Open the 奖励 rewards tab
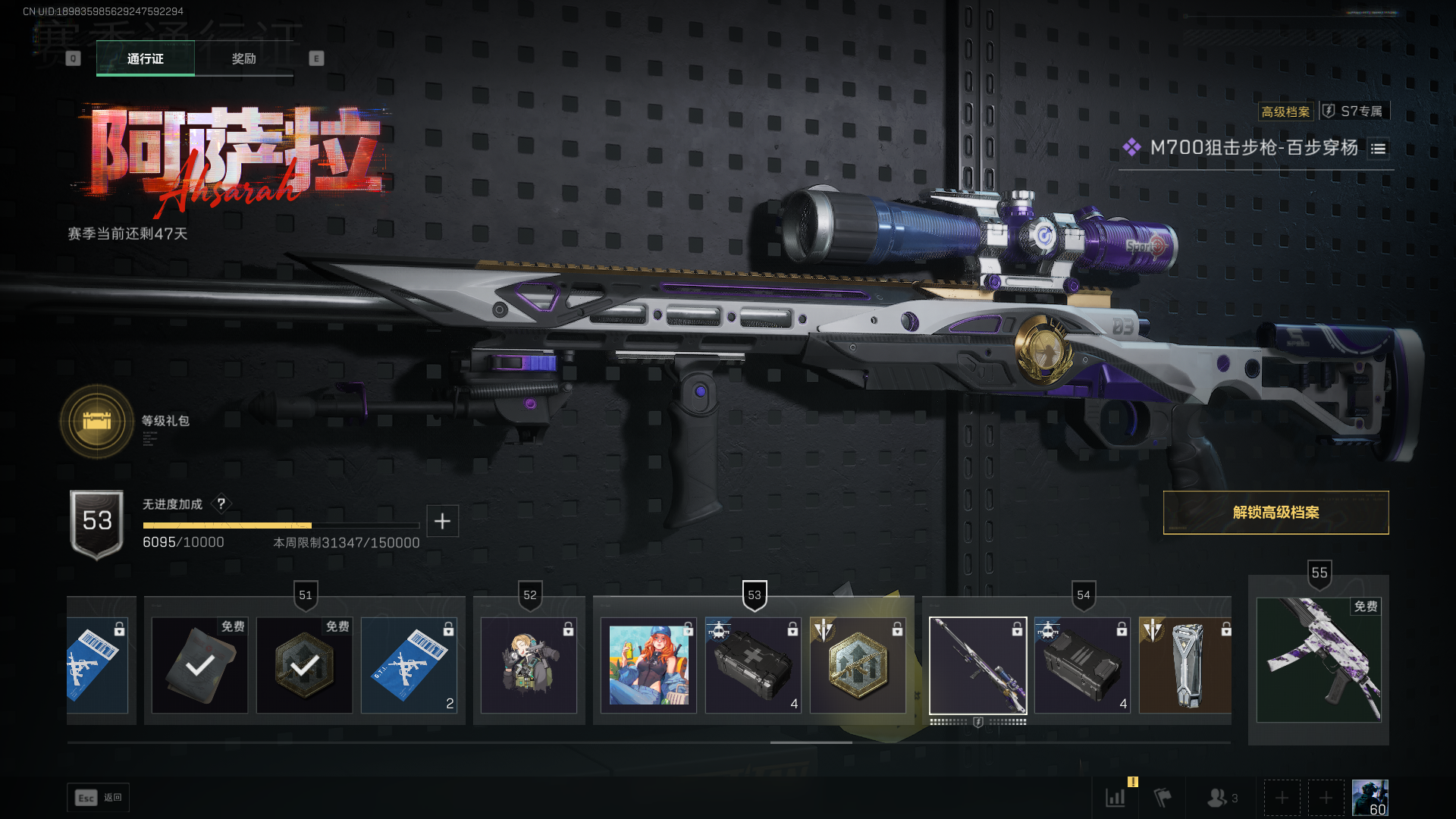Image resolution: width=1456 pixels, height=819 pixels. (243, 58)
